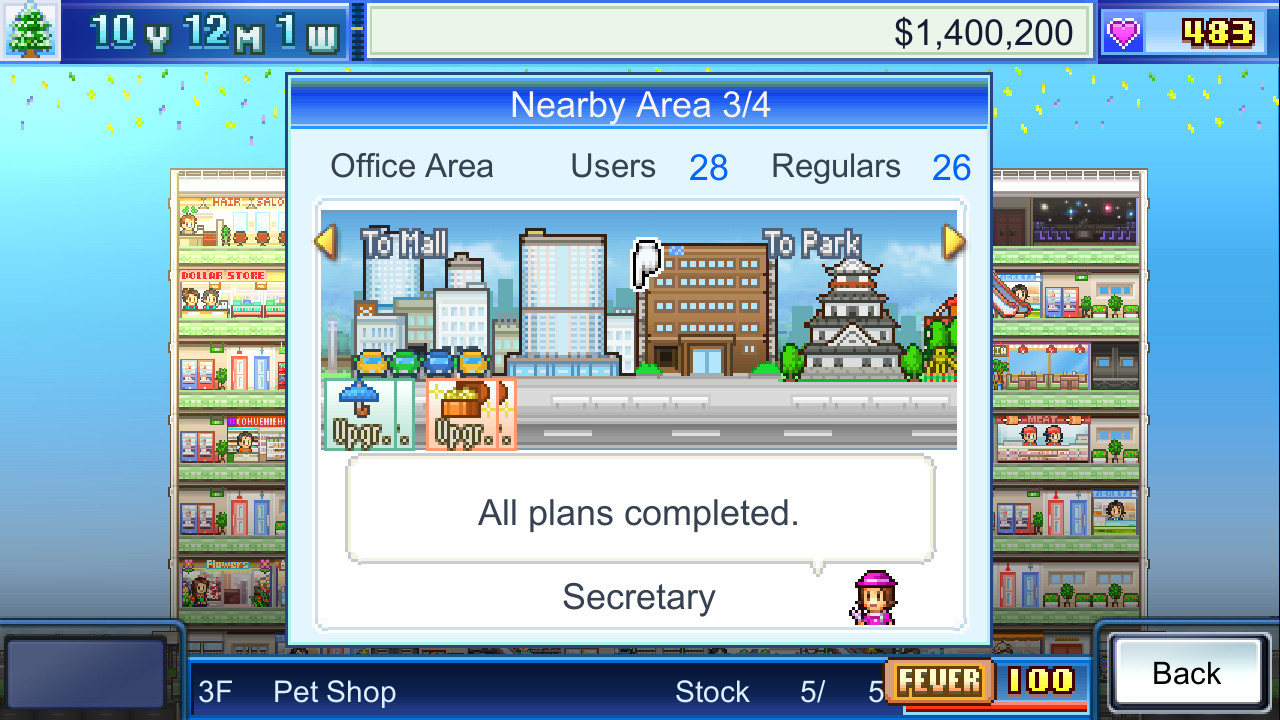Go to previous area with left yellow arrow

click(x=326, y=243)
